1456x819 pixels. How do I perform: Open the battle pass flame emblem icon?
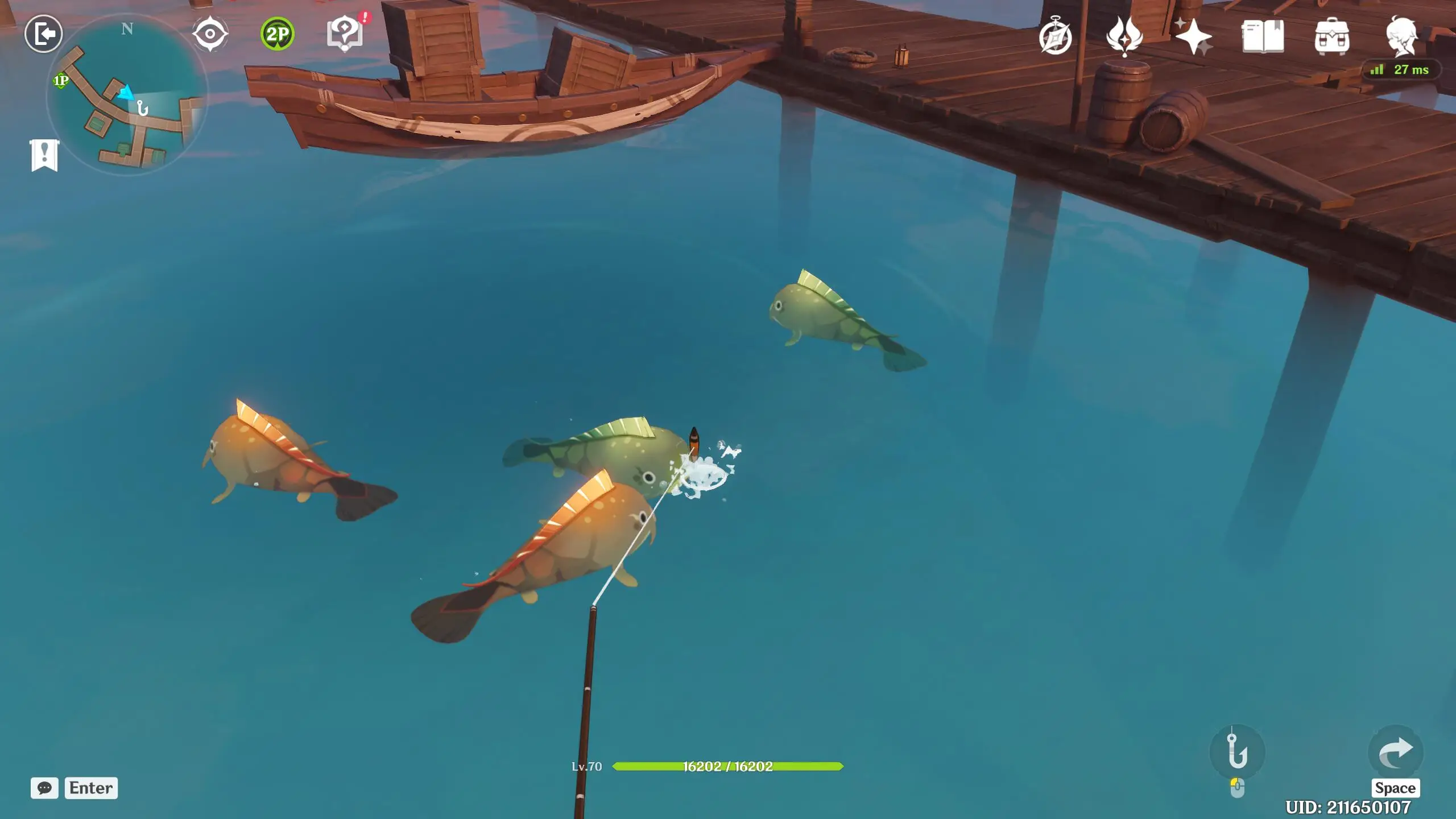[1124, 37]
